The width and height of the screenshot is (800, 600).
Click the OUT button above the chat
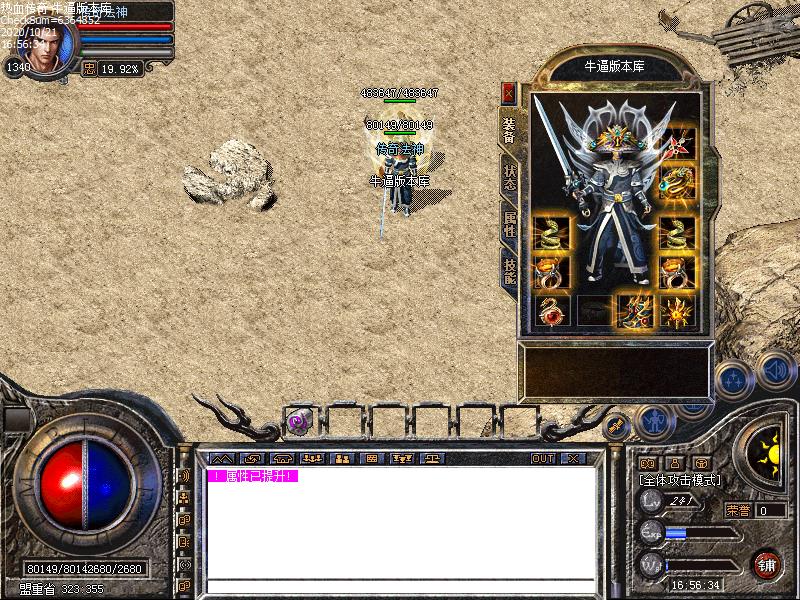click(x=542, y=458)
